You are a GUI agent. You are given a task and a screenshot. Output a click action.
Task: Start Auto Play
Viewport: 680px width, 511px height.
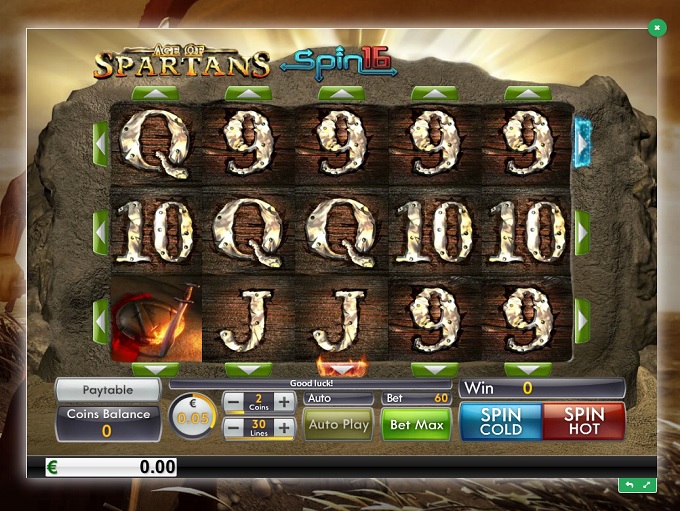tap(339, 425)
